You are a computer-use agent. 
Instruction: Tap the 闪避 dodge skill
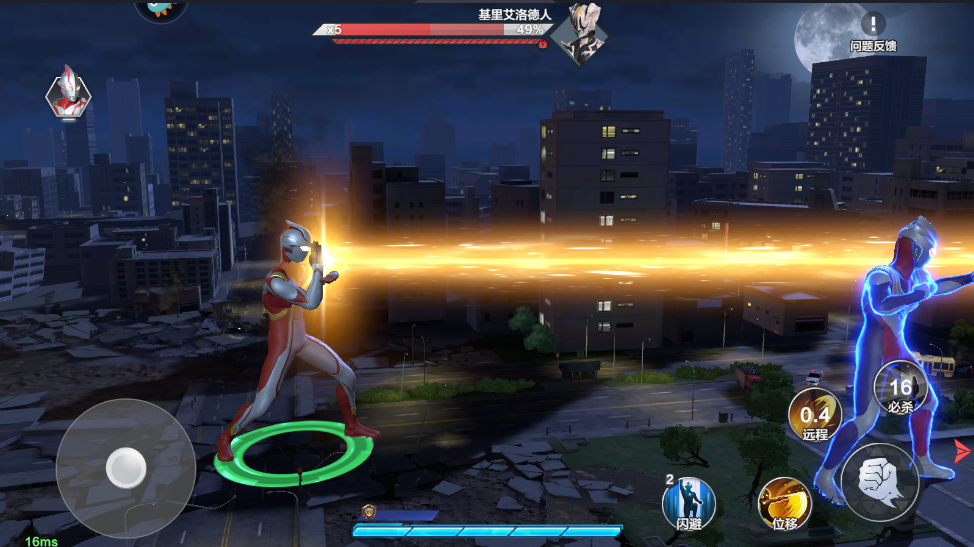pyautogui.click(x=690, y=503)
